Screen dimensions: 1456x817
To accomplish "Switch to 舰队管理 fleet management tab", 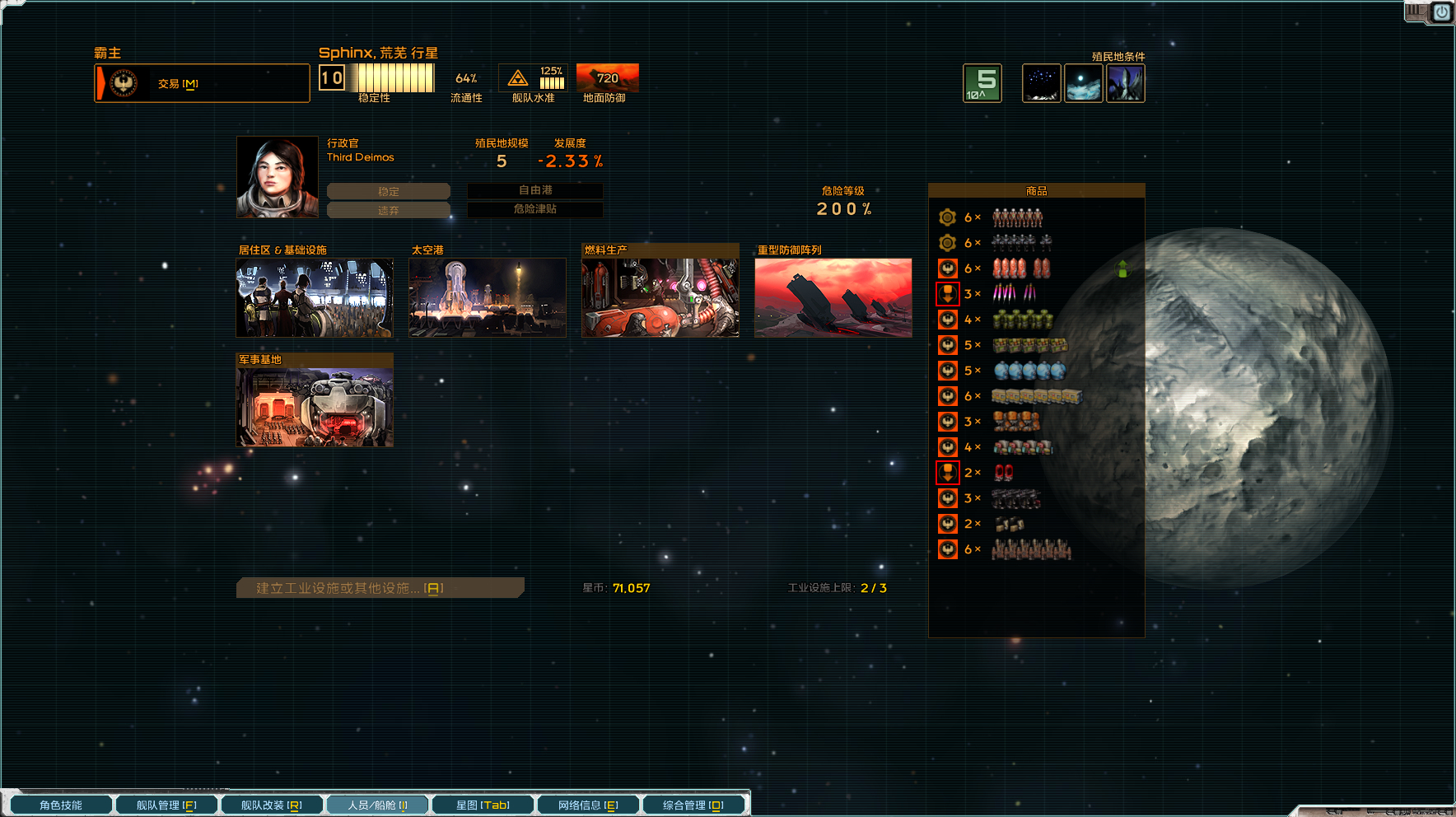I will [166, 805].
